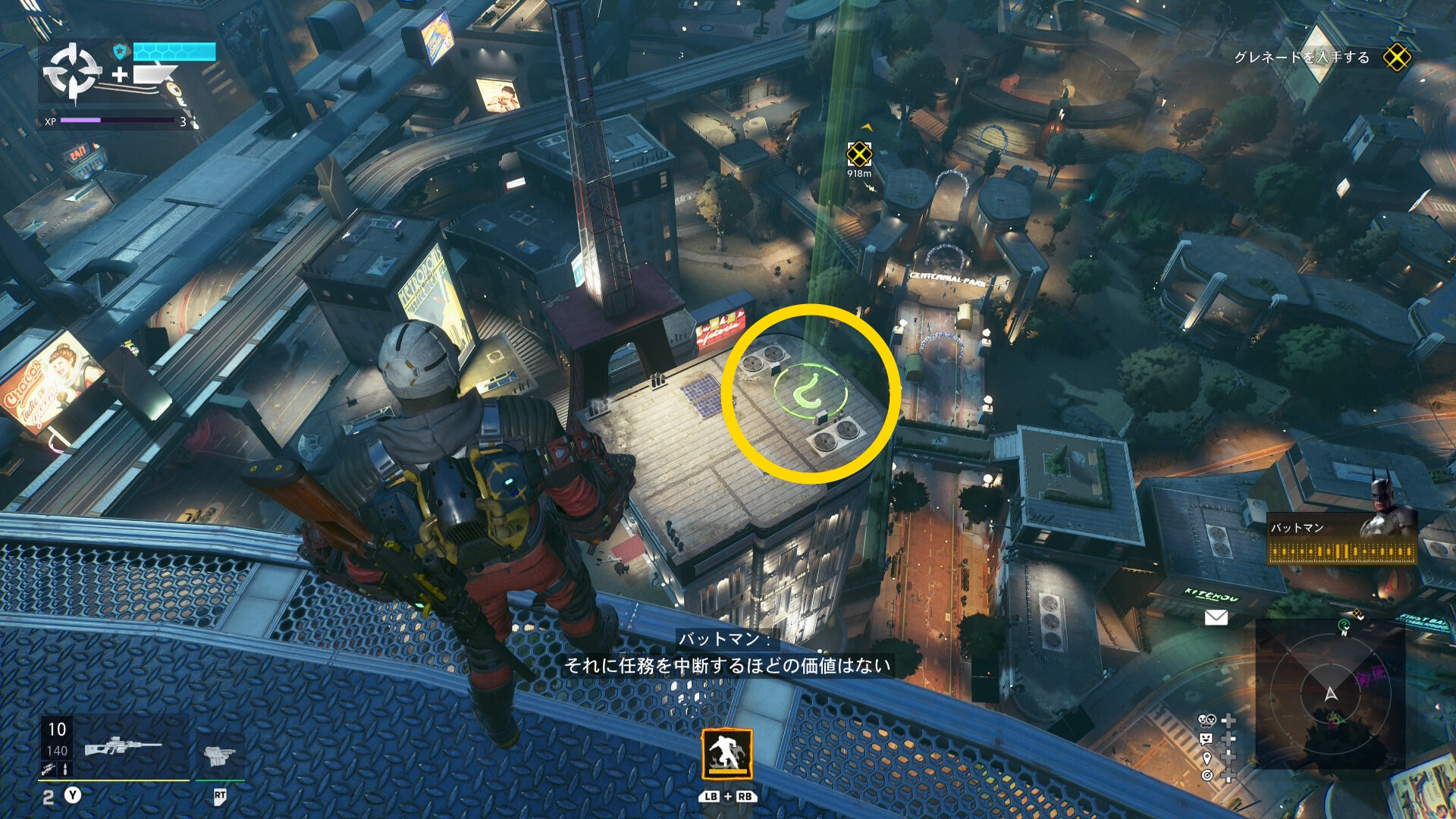Activate the orange traversal ability icon

[x=727, y=754]
